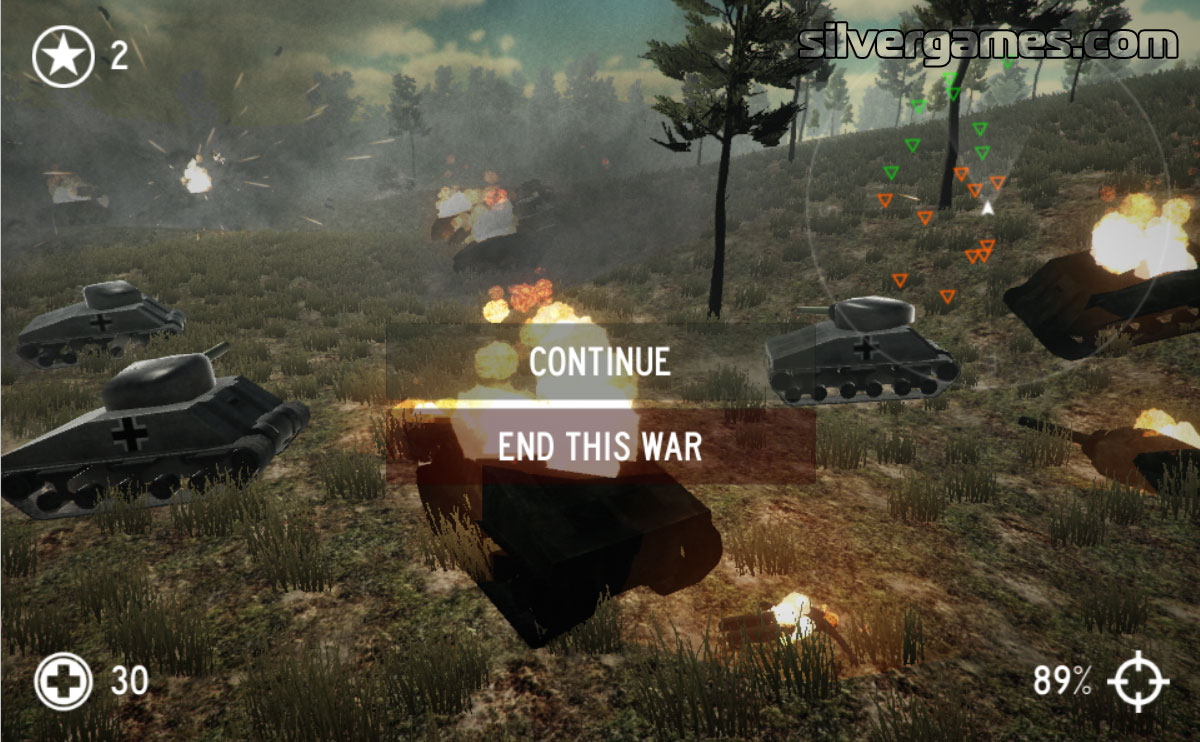Select the END THIS WAR option
Screen dimensions: 1200x742
600,446
